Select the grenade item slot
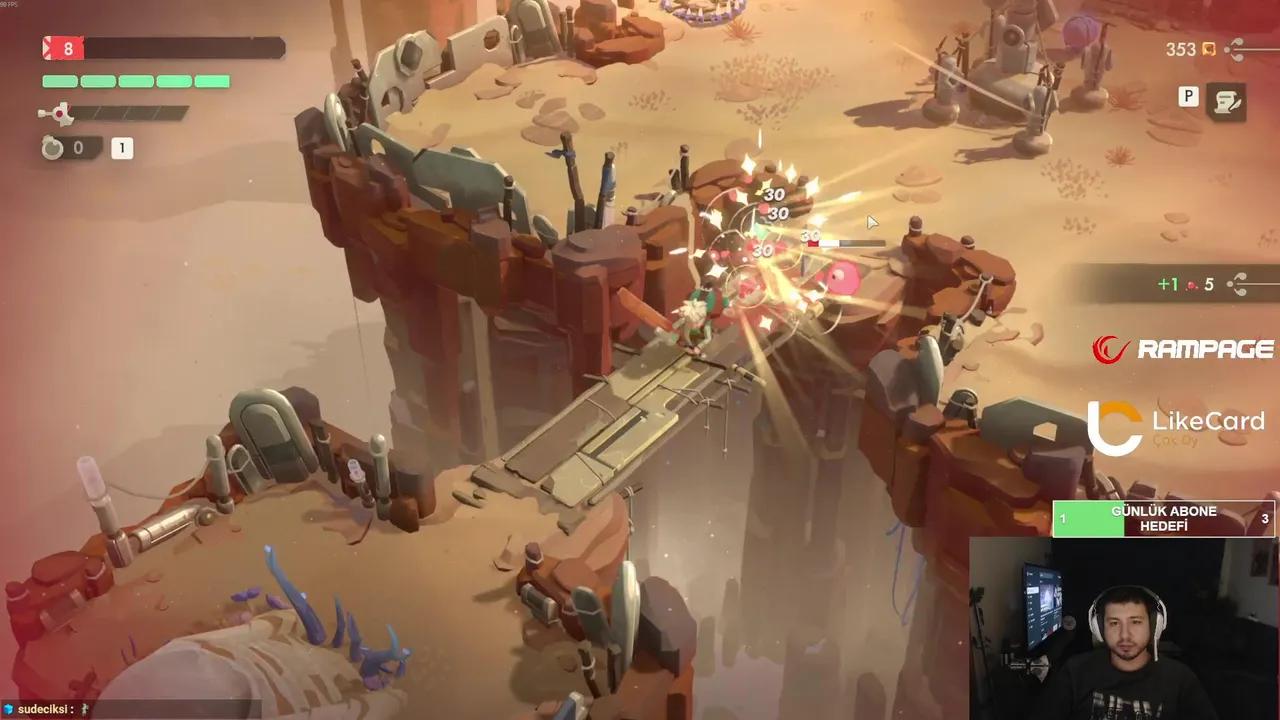 [52, 148]
